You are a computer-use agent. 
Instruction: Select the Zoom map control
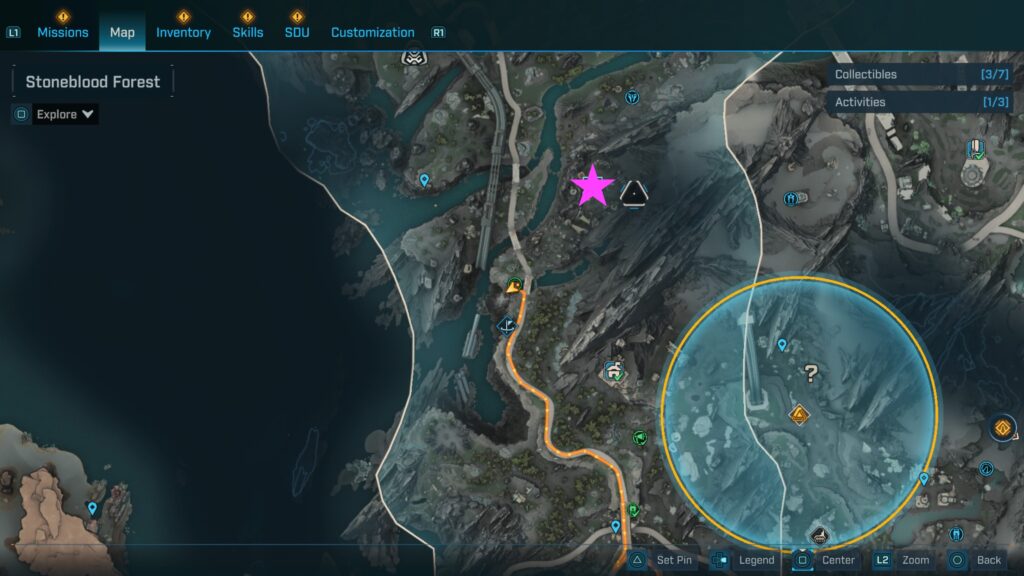pyautogui.click(x=905, y=560)
